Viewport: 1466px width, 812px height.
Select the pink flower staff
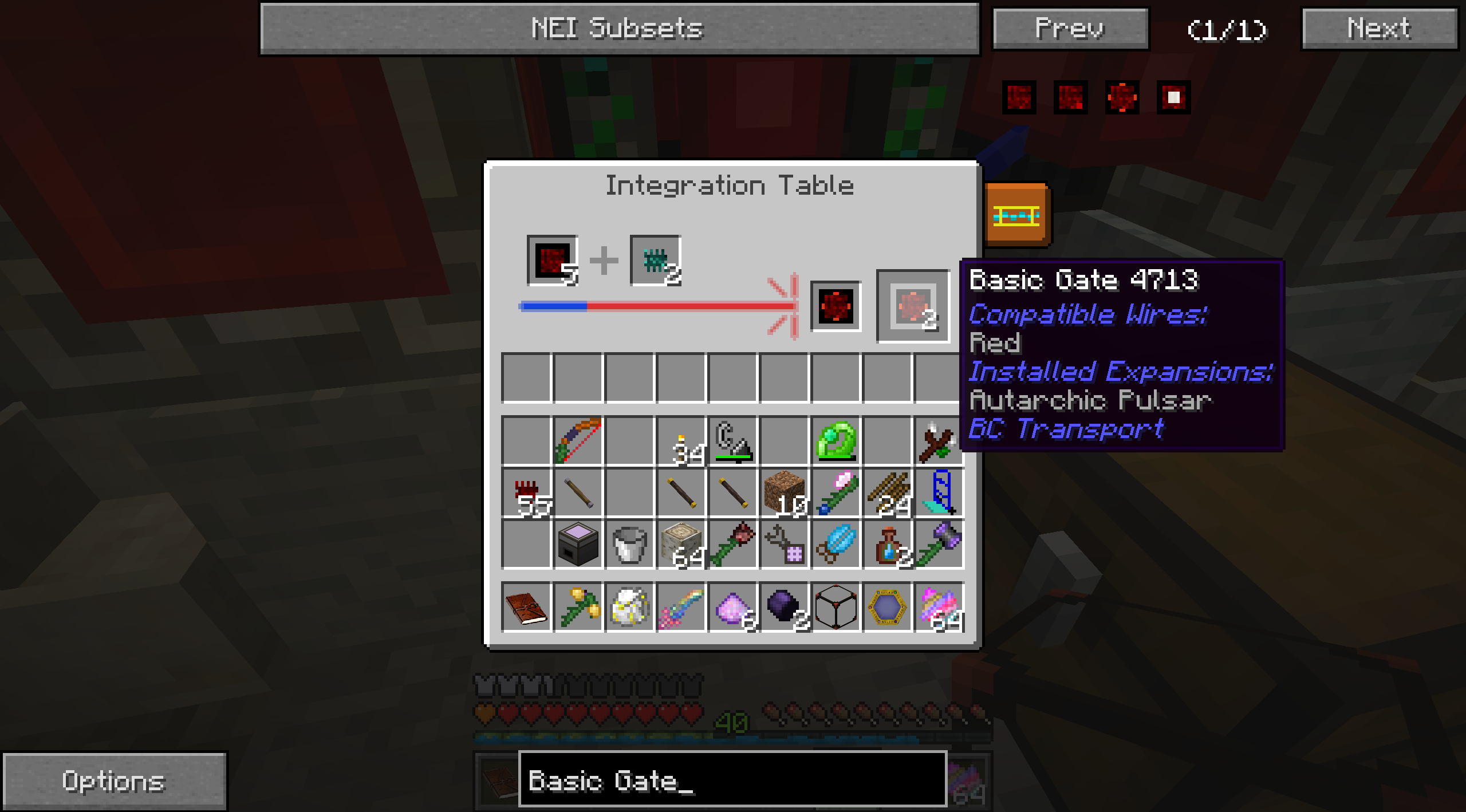[x=836, y=491]
